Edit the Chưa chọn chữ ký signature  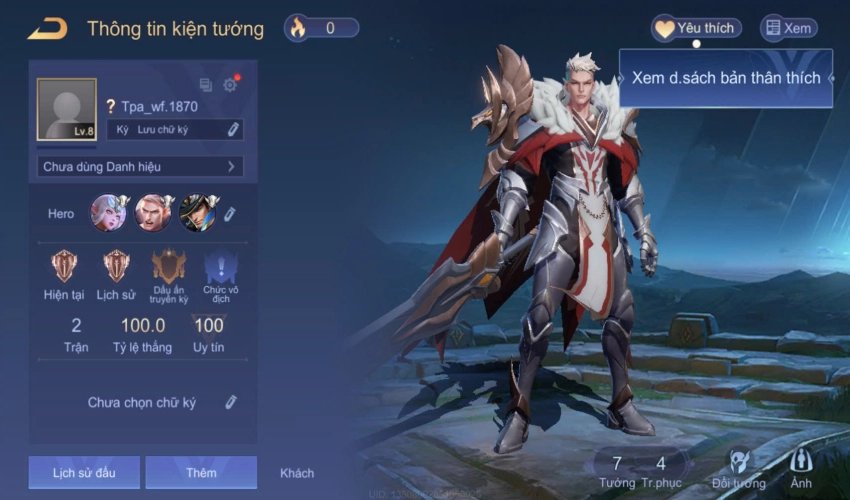[x=231, y=402]
